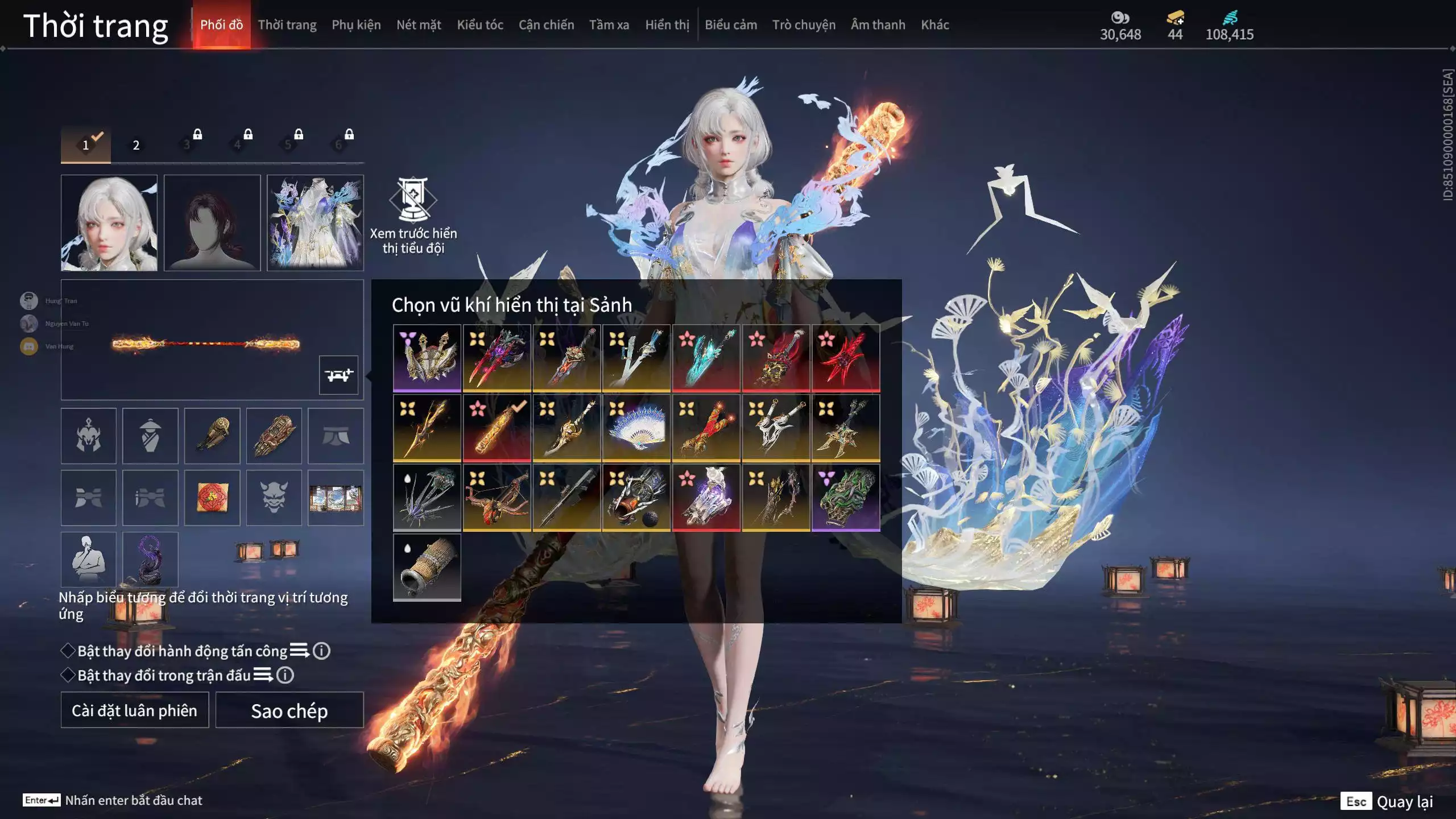
Task: Click the white-haired face thumbnail
Action: [109, 222]
